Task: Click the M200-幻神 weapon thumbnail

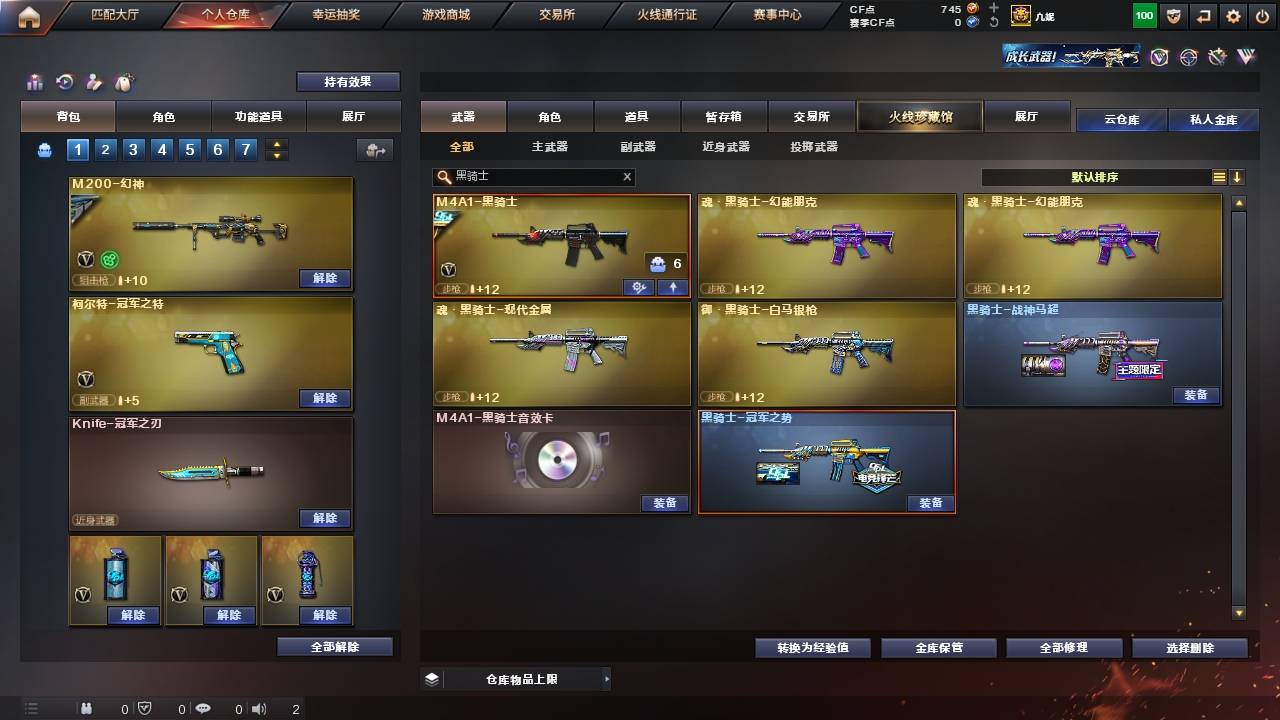Action: coord(210,230)
